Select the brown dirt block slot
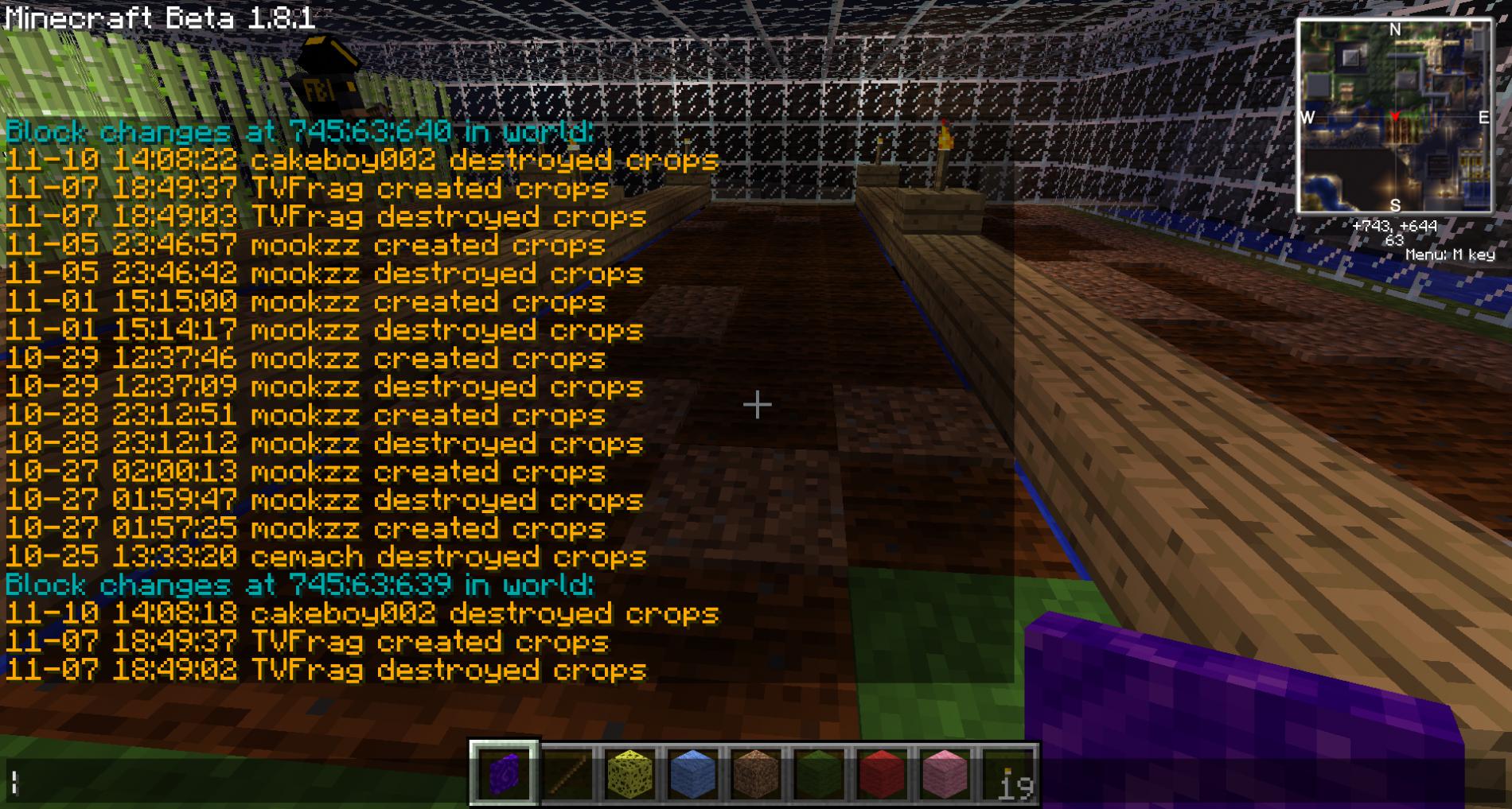Image resolution: width=1512 pixels, height=809 pixels. click(x=755, y=773)
